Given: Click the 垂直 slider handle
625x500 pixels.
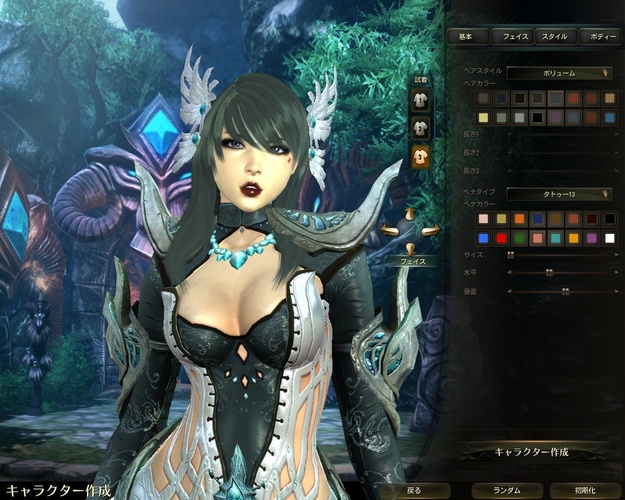Looking at the screenshot, I should click(565, 291).
